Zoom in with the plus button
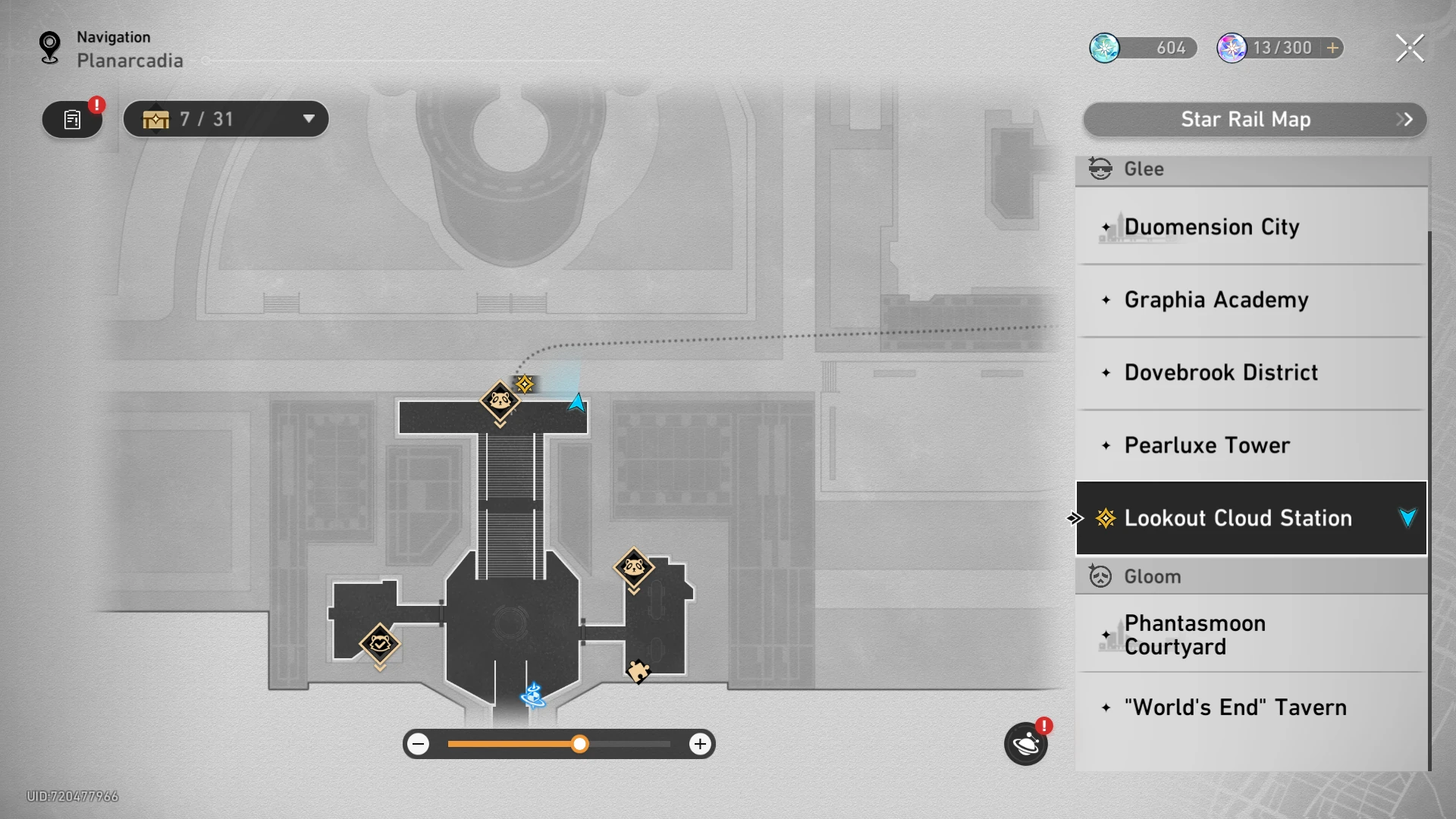The height and width of the screenshot is (819, 1456). (x=700, y=744)
